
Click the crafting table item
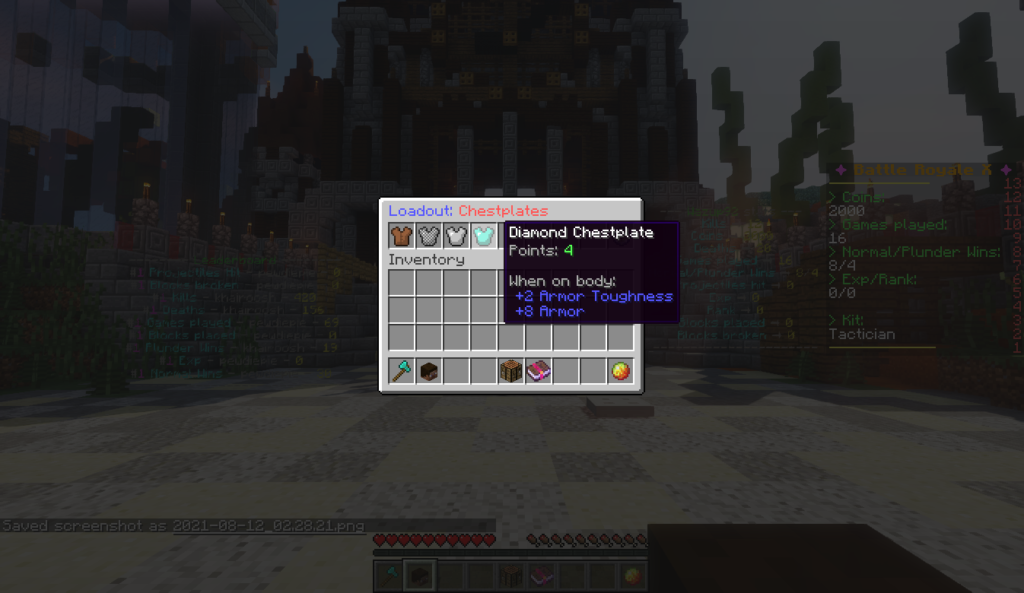pos(512,371)
